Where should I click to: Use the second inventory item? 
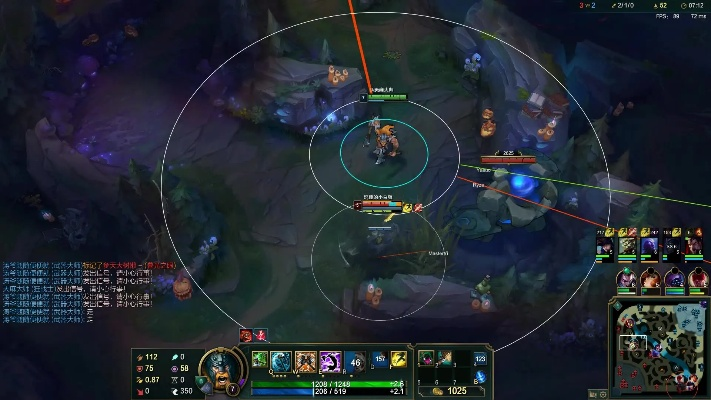(x=444, y=358)
